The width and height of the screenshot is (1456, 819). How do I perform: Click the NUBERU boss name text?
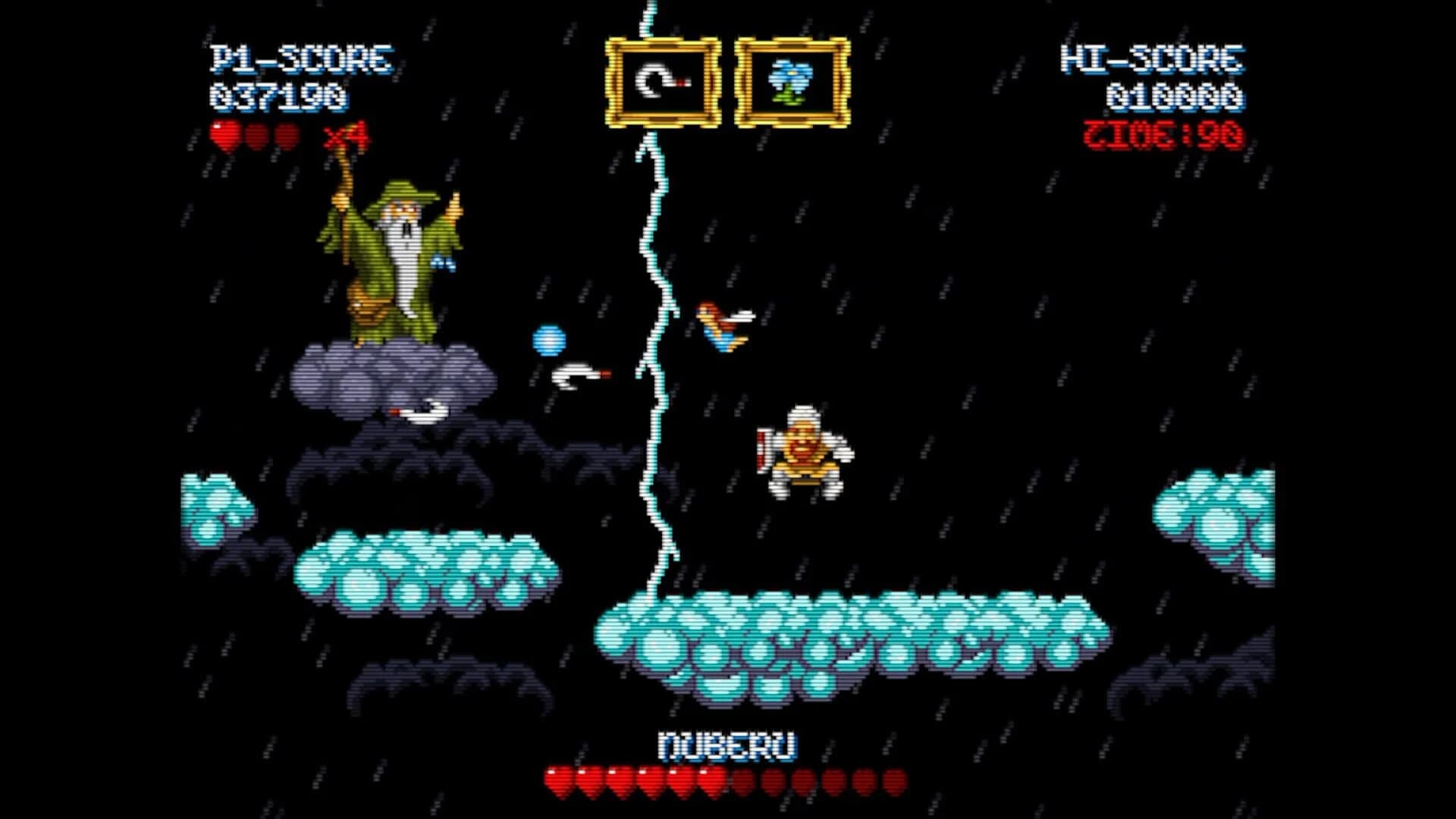(726, 746)
